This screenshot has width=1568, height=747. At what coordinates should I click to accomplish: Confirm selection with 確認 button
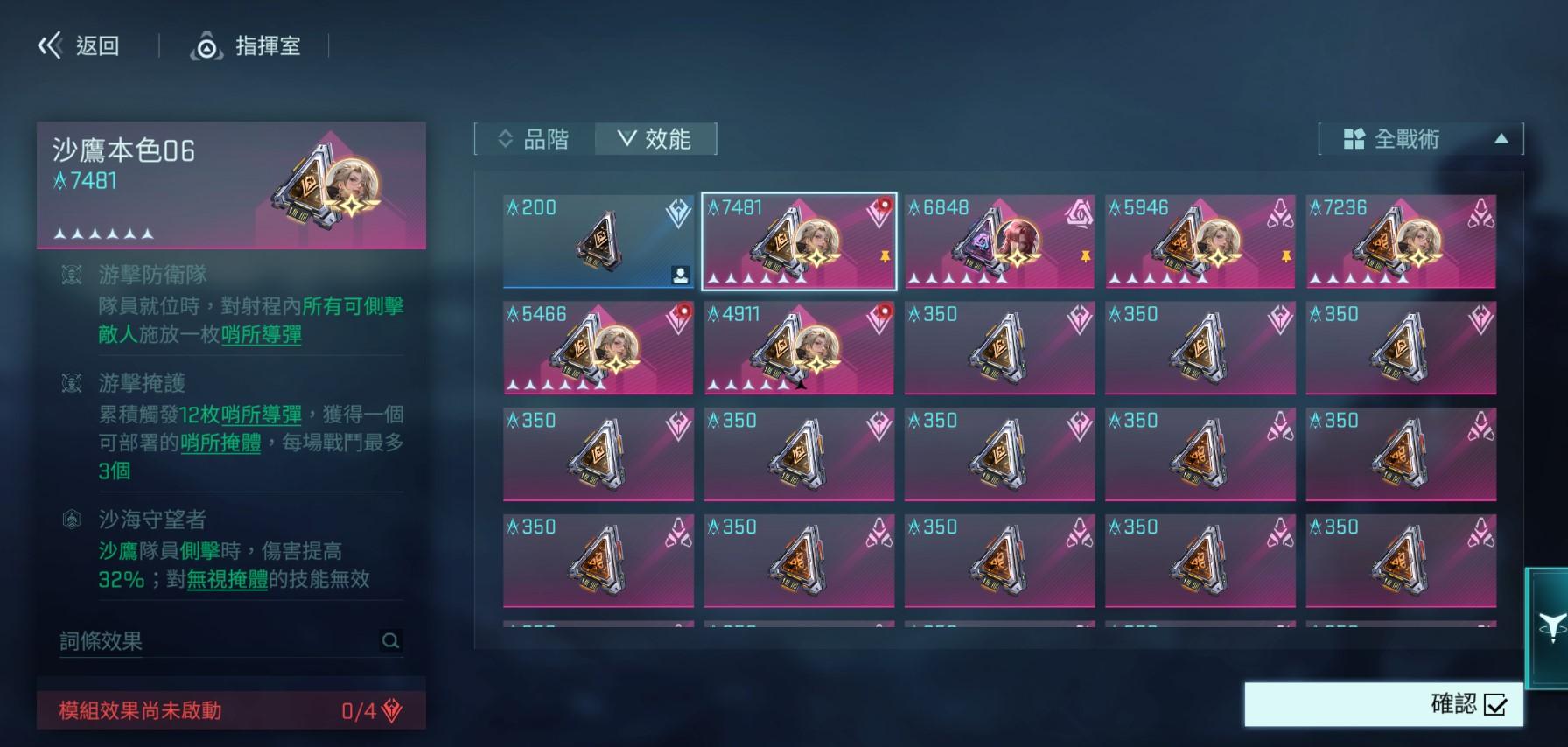click(1383, 704)
